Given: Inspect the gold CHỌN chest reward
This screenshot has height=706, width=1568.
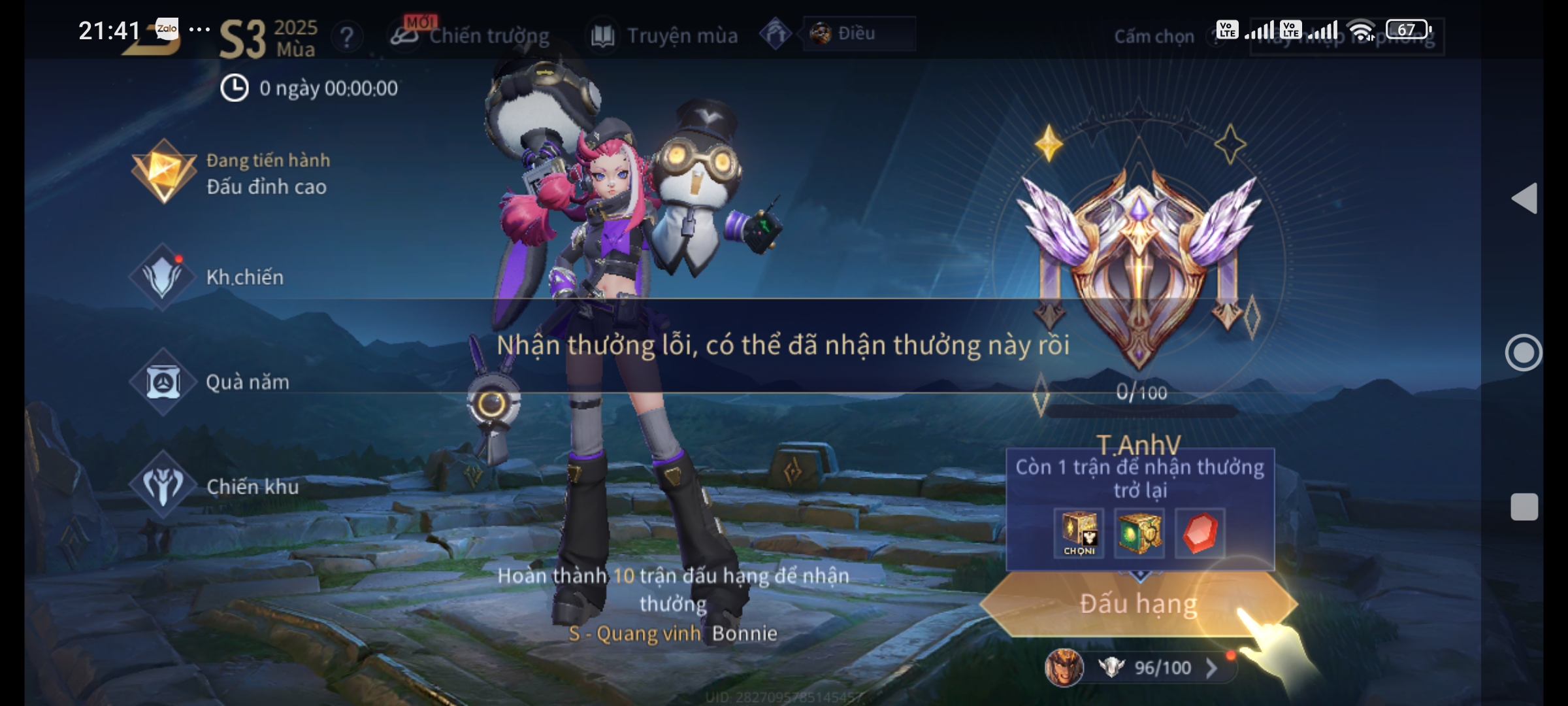Looking at the screenshot, I should tap(1079, 533).
